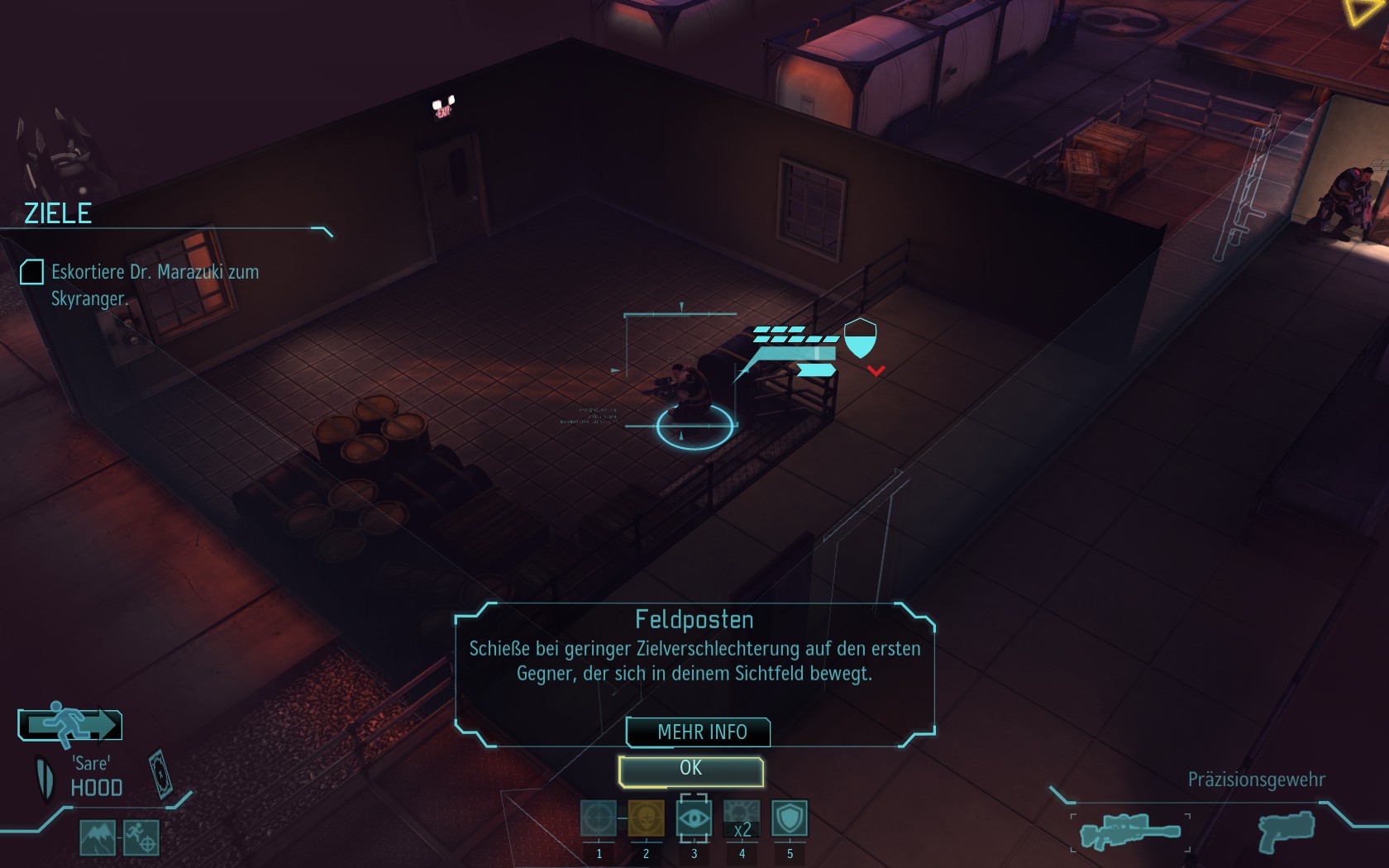
Task: Select the running man crosshair perk icon
Action: pyautogui.click(x=141, y=837)
